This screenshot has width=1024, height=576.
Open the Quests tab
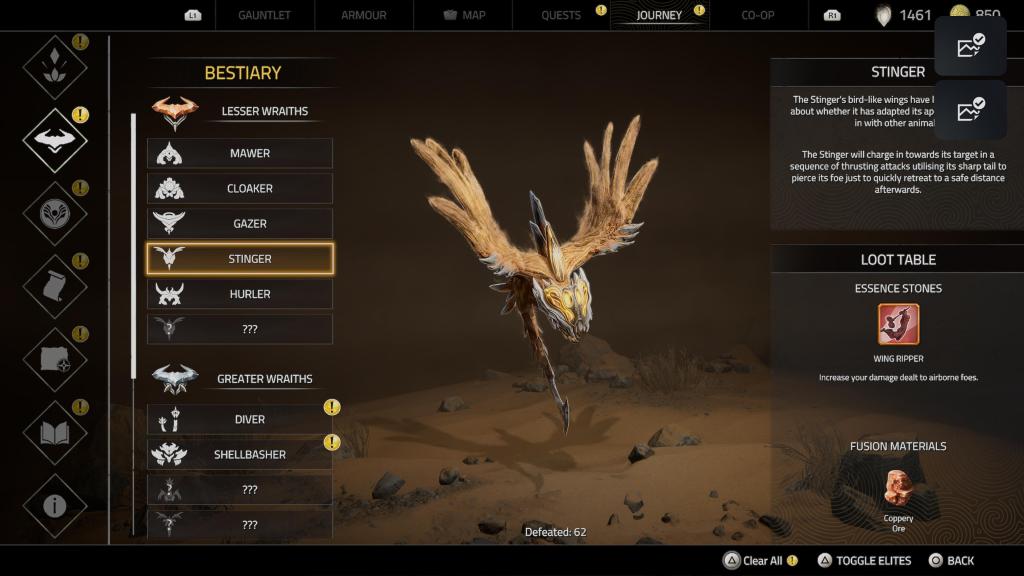tap(561, 15)
